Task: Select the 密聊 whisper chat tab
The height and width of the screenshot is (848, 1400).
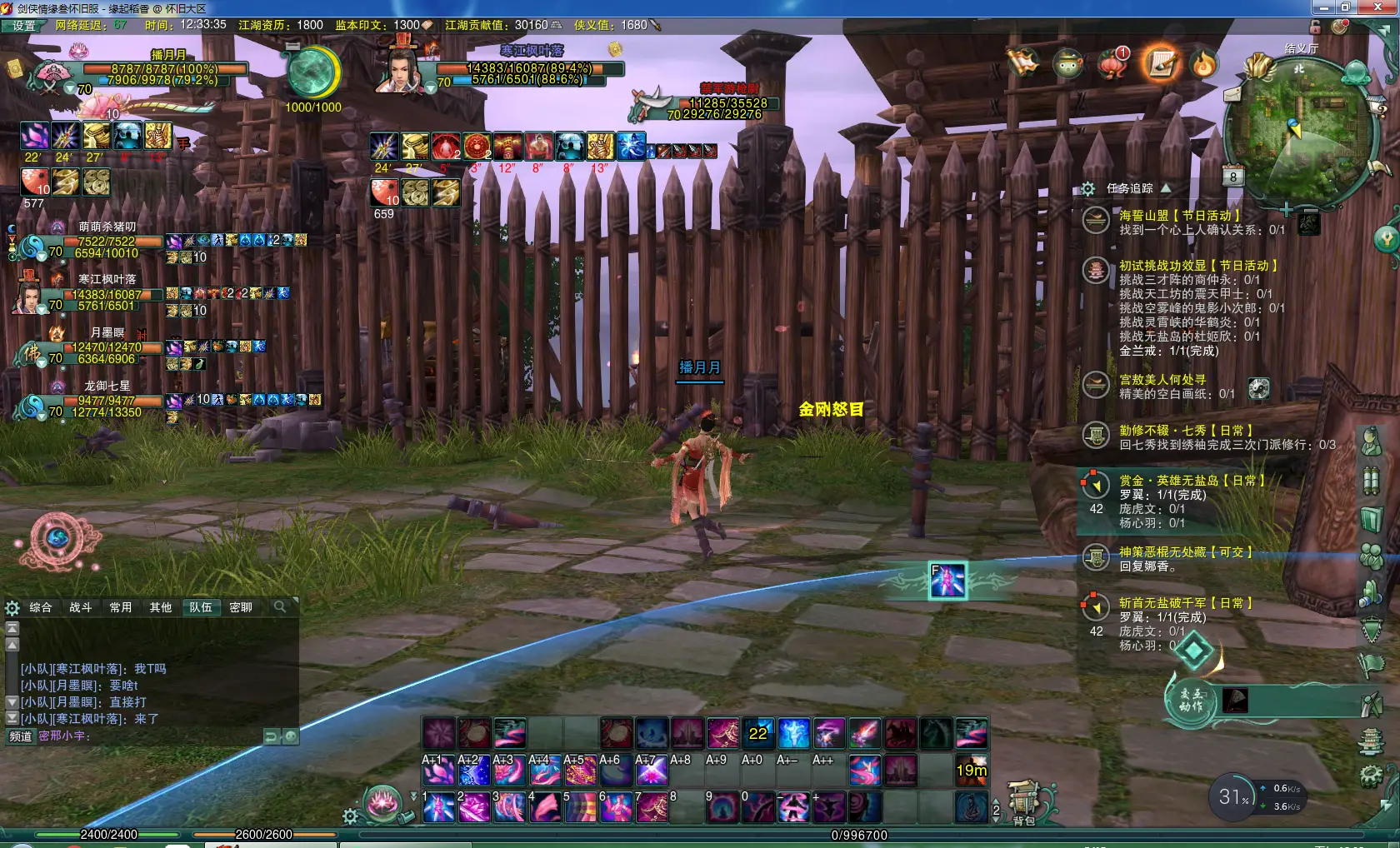Action: pos(241,607)
